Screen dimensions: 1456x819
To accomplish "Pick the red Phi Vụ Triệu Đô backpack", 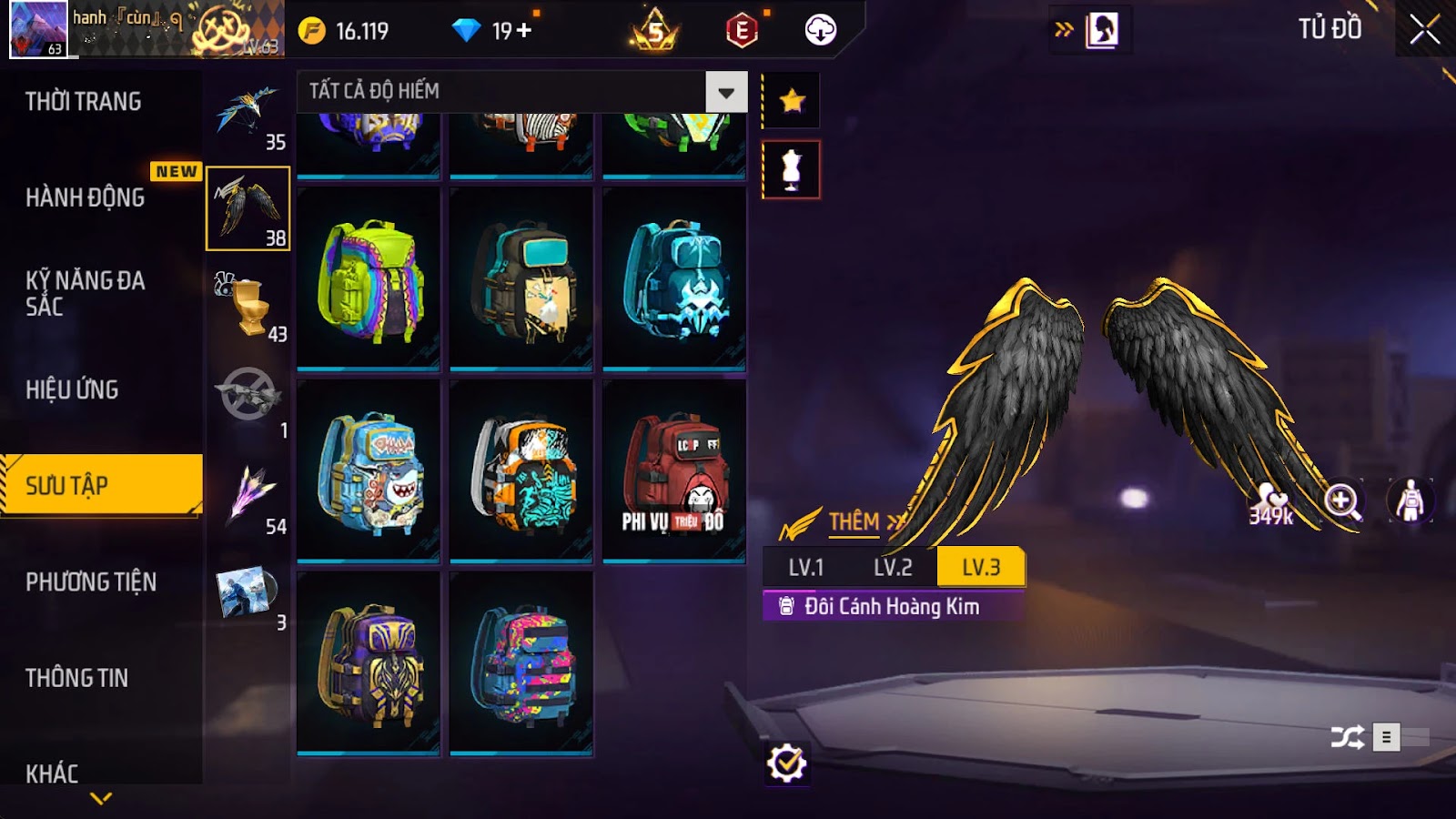I will coord(674,470).
